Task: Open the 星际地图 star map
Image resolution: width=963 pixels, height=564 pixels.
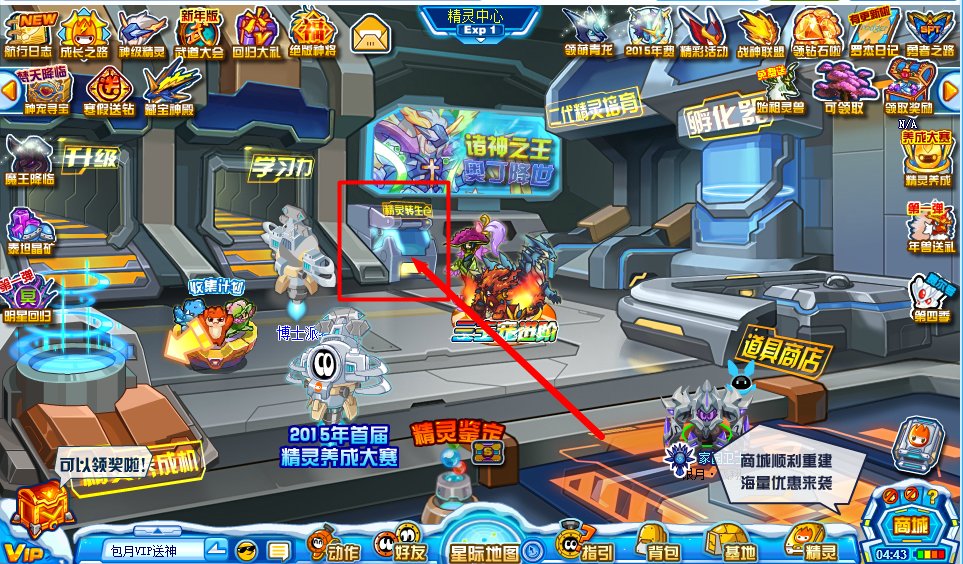Action: pyautogui.click(x=485, y=548)
